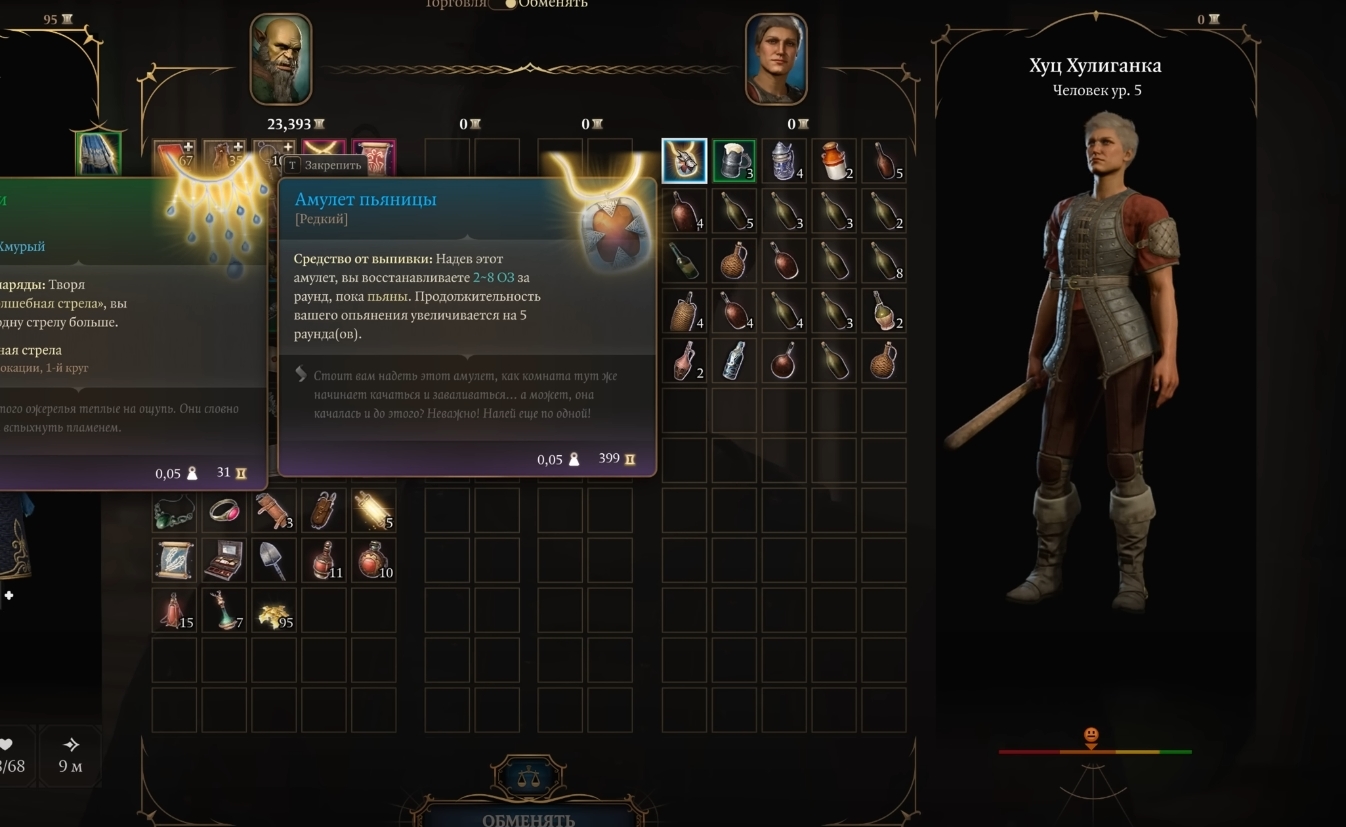Toggle the Торговля/Обменять trade mode switch
1346x827 pixels.
click(x=509, y=4)
